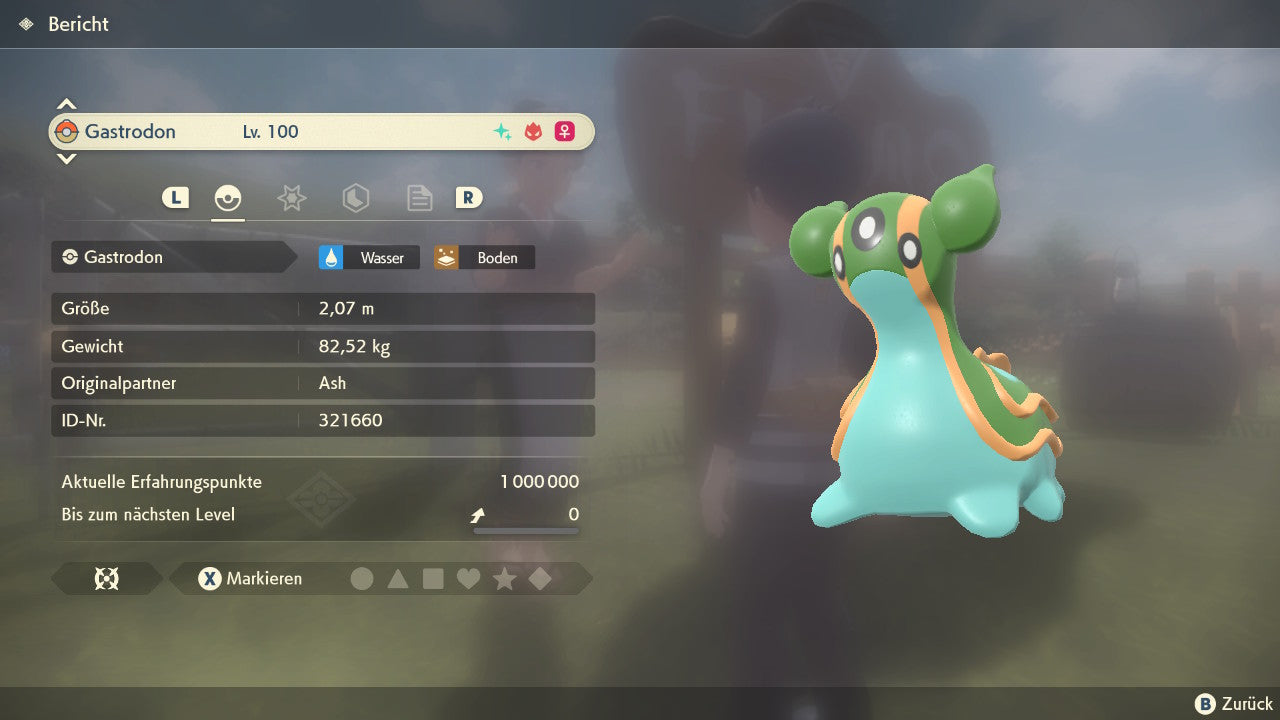Open the document notes tab
This screenshot has width=1280, height=720.
pos(419,198)
